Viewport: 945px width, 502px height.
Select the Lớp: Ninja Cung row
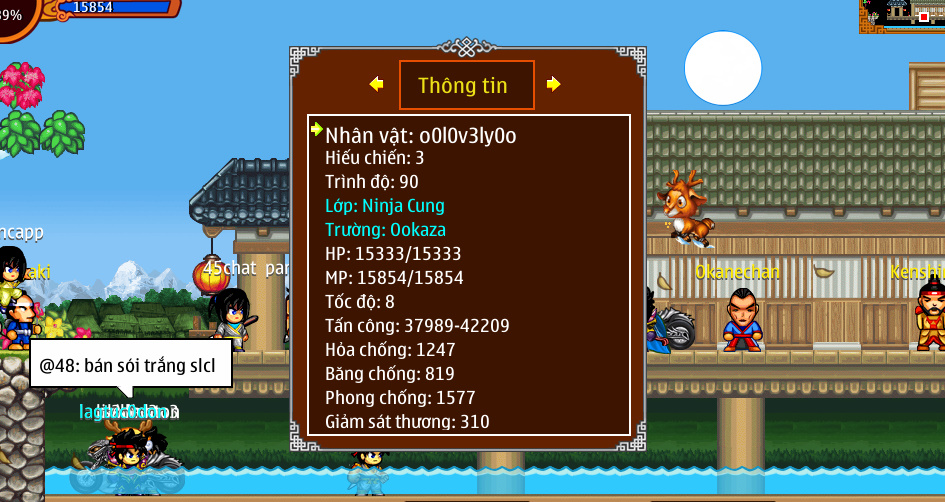point(385,205)
